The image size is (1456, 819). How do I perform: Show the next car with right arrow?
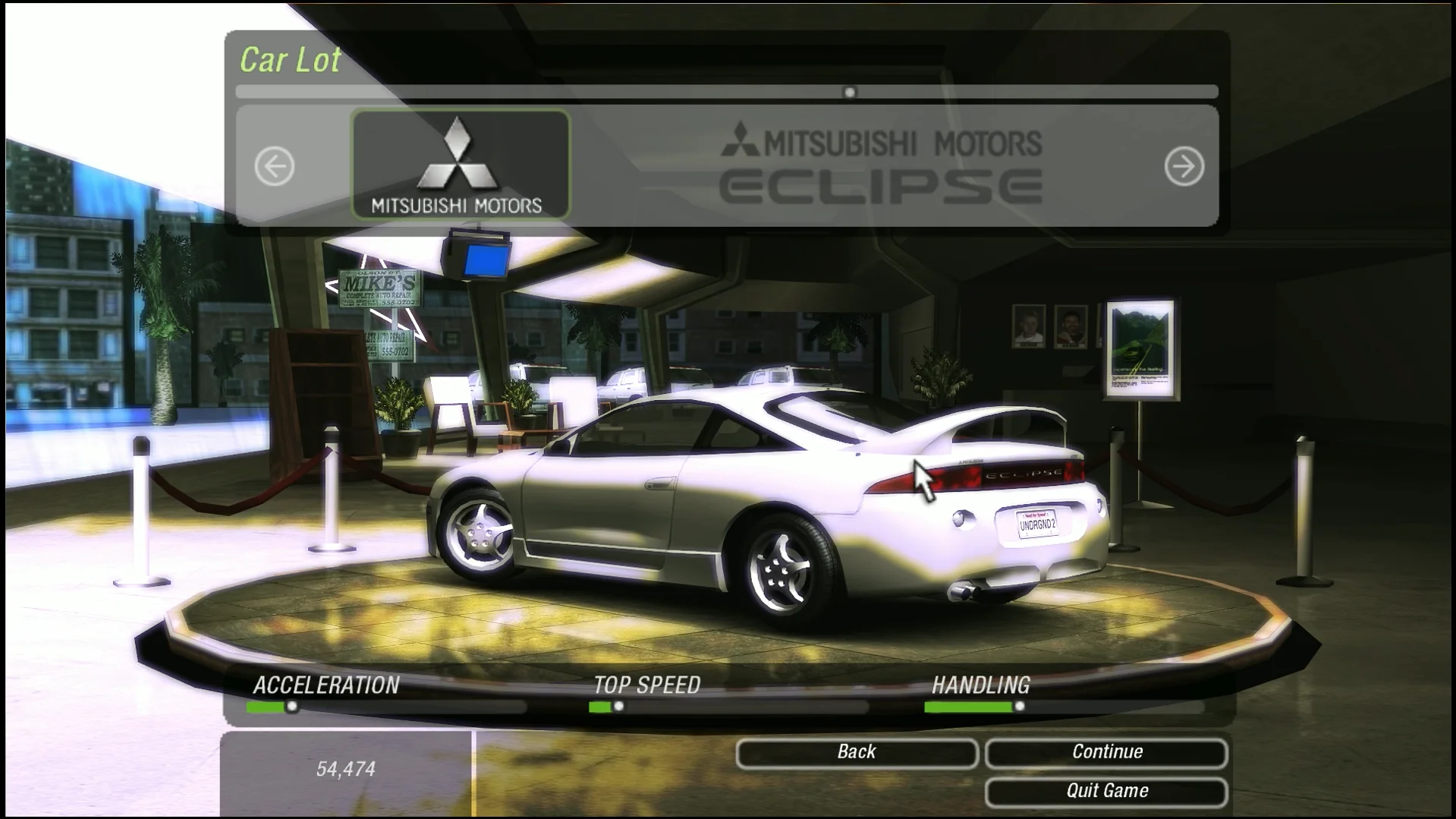click(1184, 166)
